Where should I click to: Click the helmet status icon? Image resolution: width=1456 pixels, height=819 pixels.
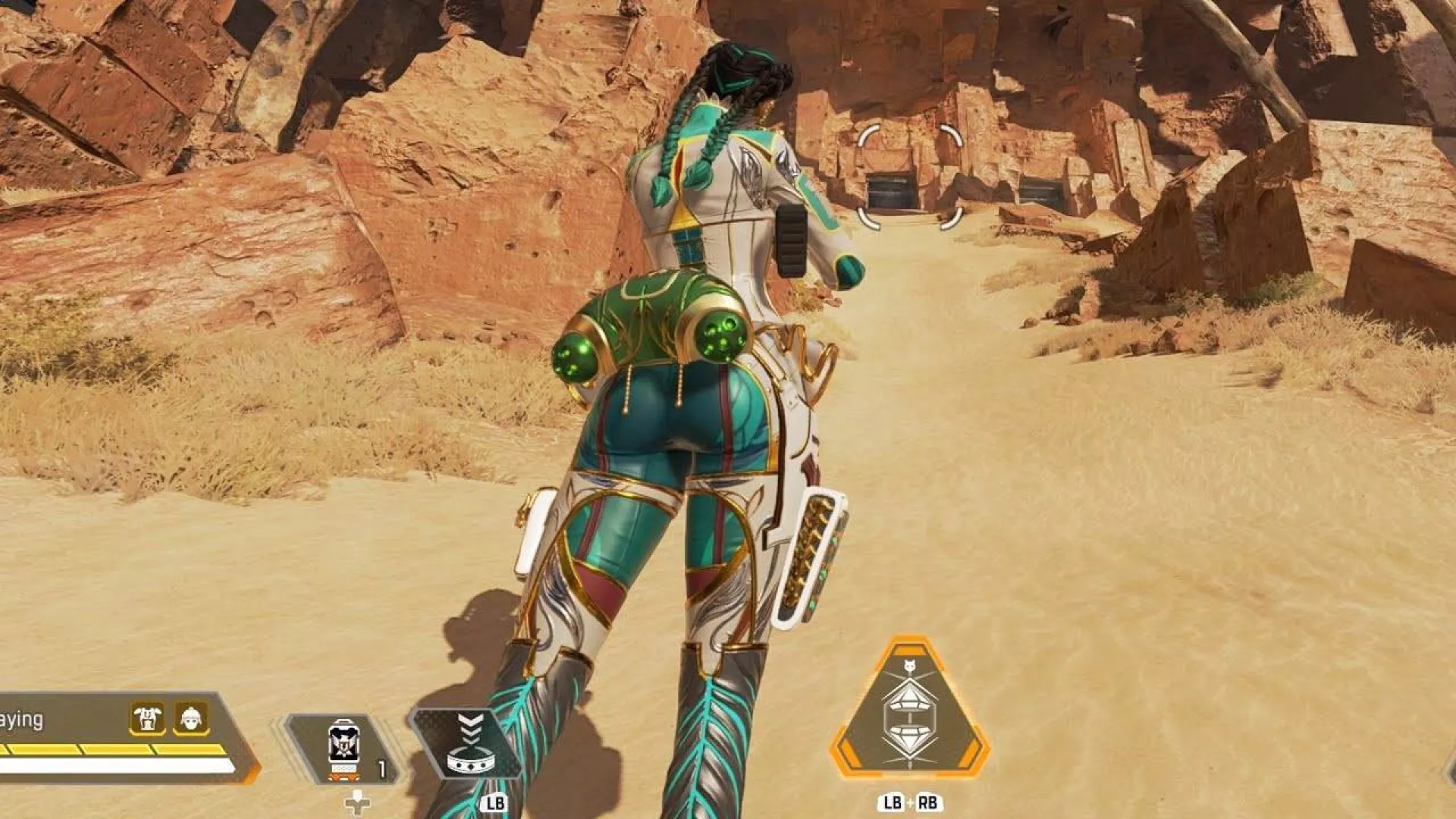click(191, 717)
